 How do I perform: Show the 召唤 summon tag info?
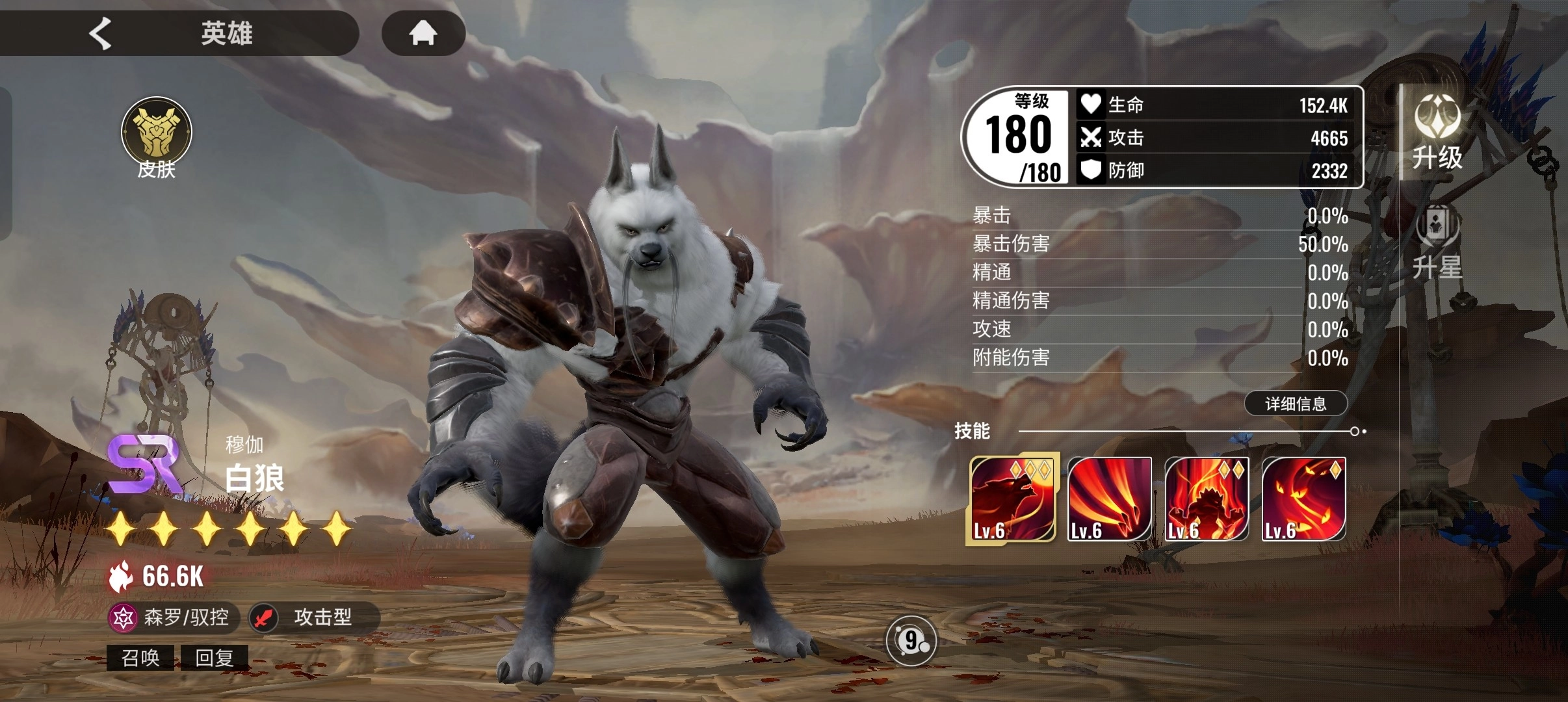tap(140, 658)
